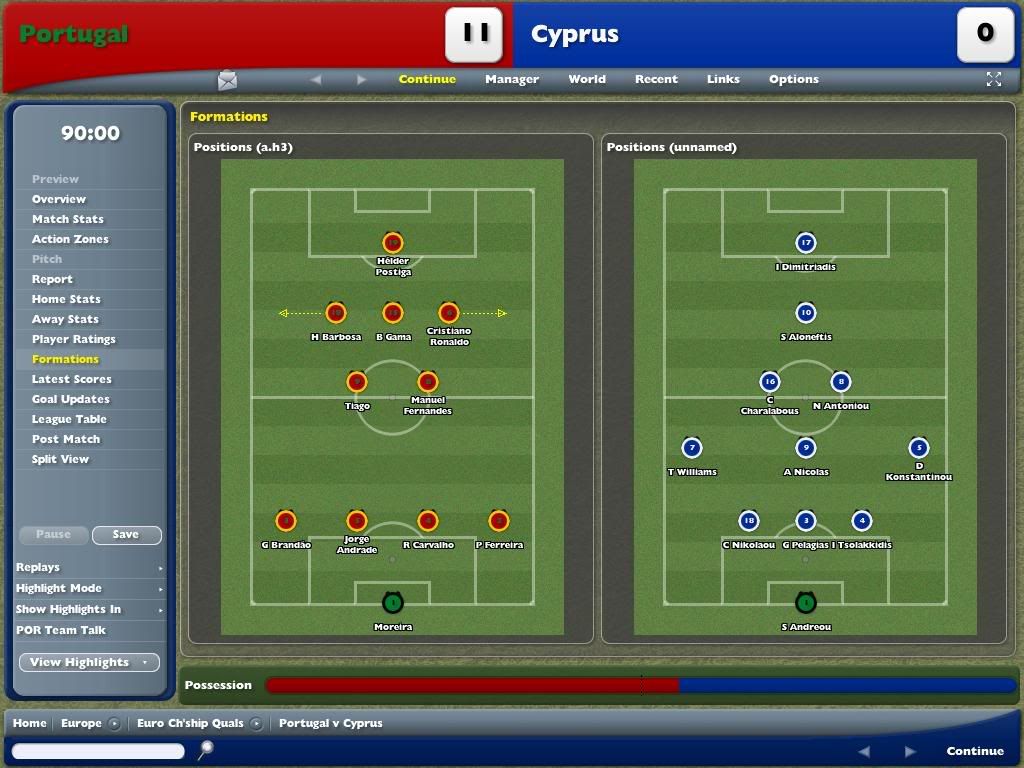
Task: Click Continue in the top menu bar
Action: point(427,79)
